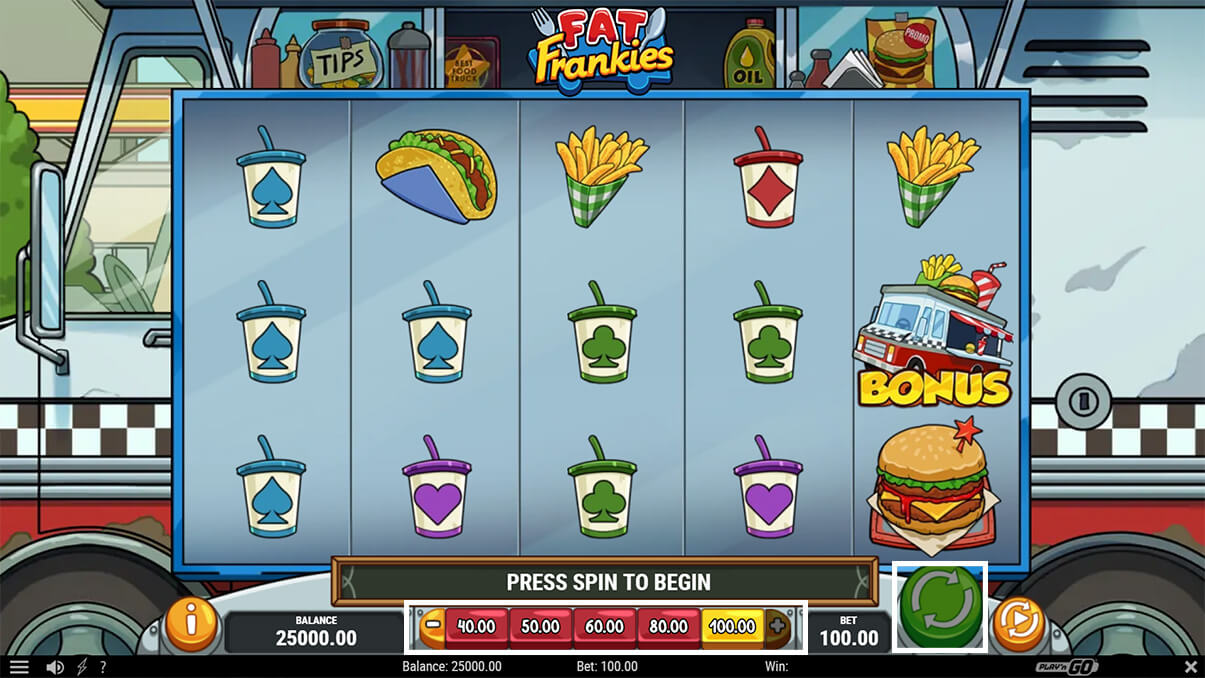This screenshot has width=1205, height=678.
Task: Select the 60.00 bet amount
Action: (x=604, y=627)
